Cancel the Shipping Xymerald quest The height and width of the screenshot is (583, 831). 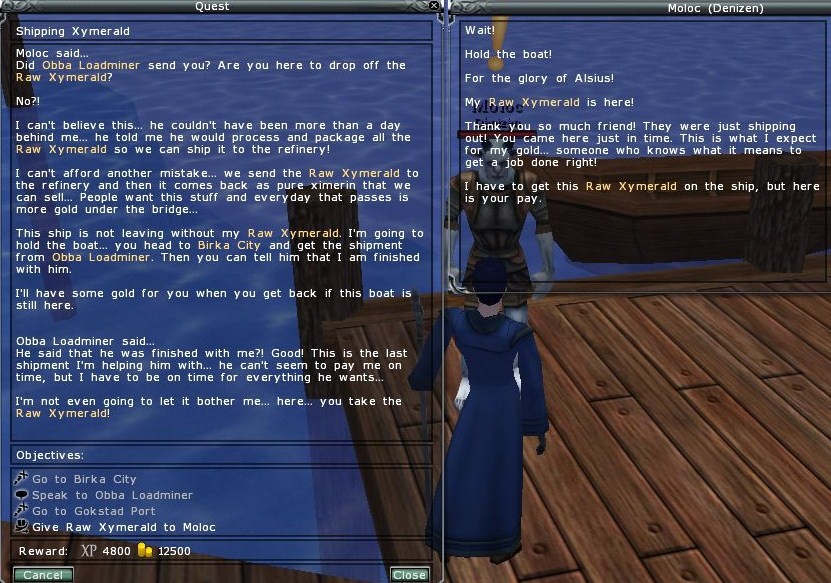point(42,575)
